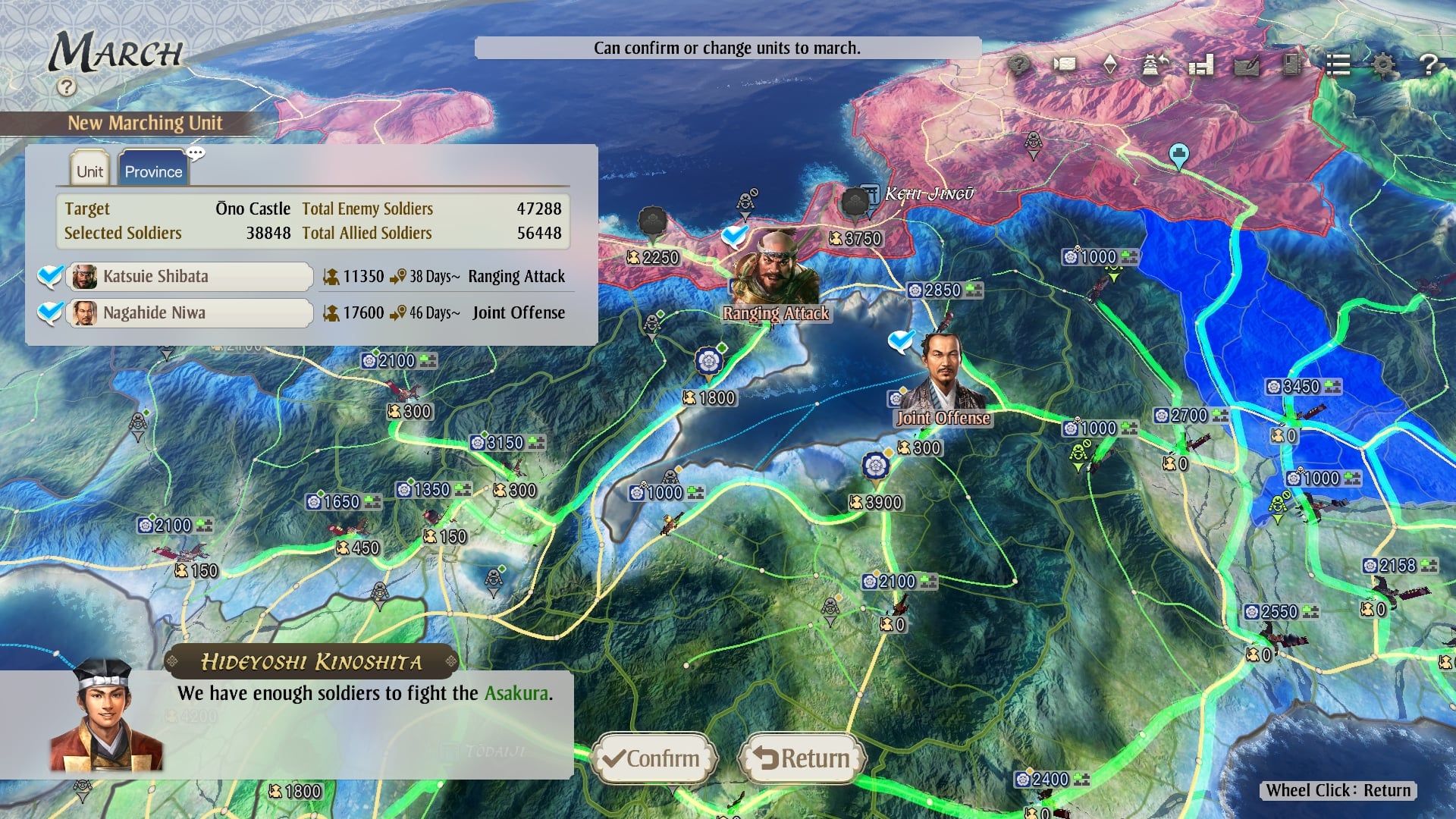
Task: Open the list menu icon
Action: click(x=1338, y=65)
